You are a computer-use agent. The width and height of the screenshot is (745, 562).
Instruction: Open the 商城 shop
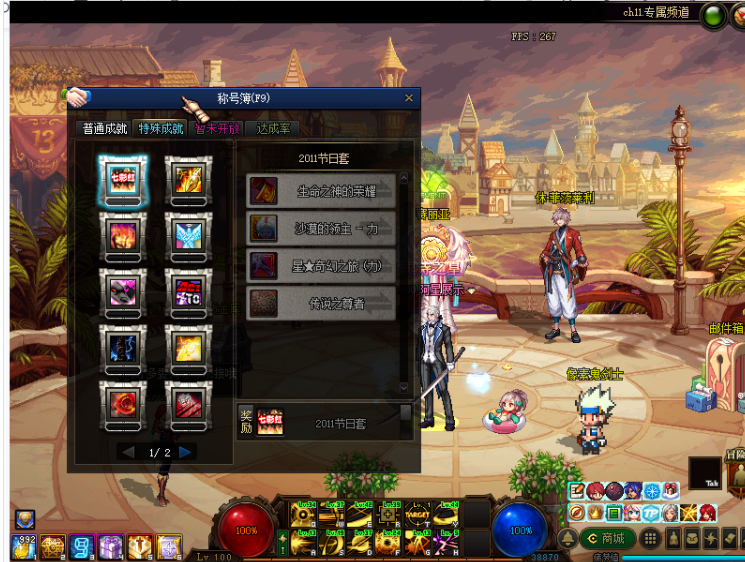605,538
